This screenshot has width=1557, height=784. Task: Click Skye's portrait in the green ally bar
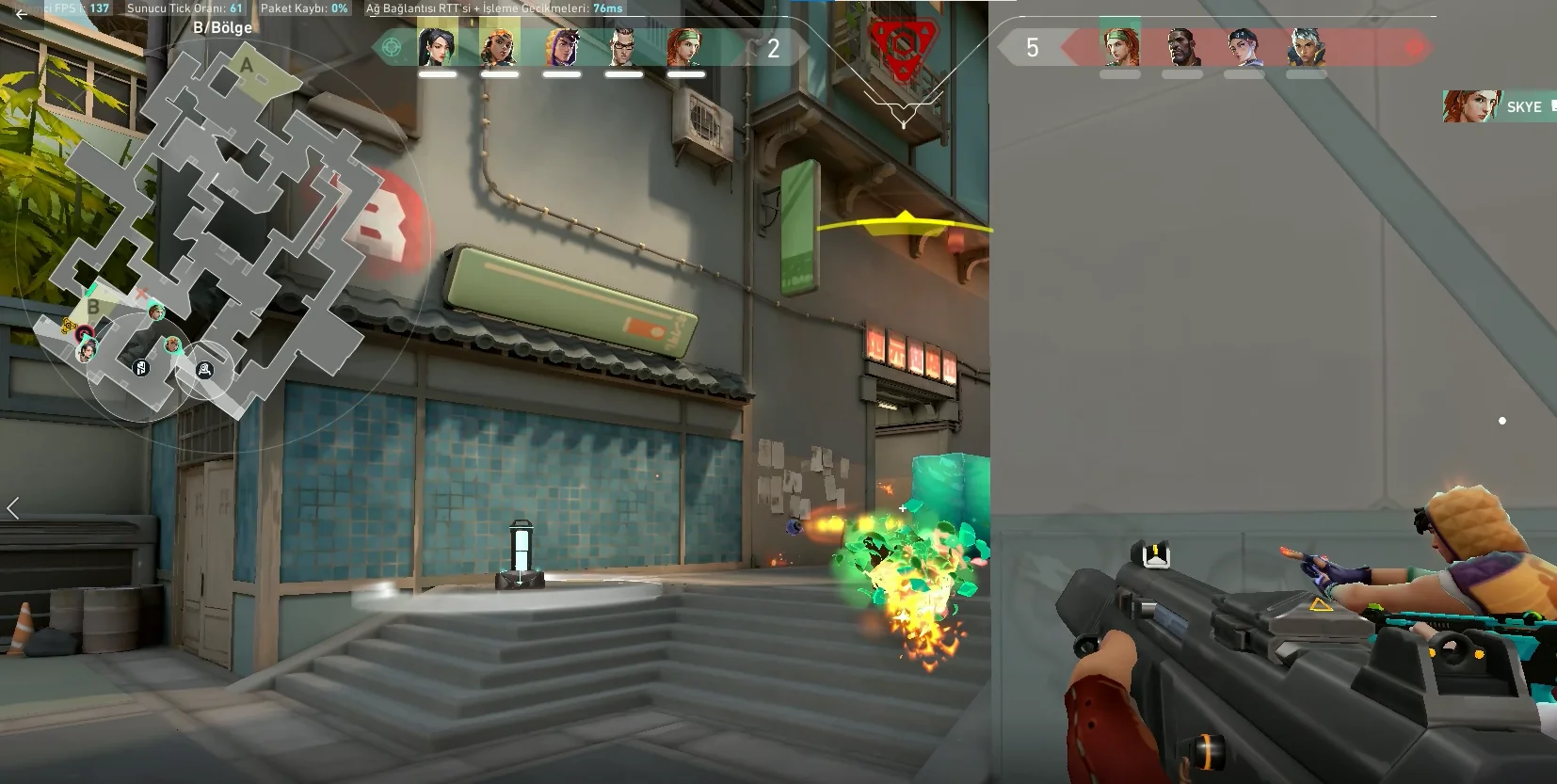685,47
